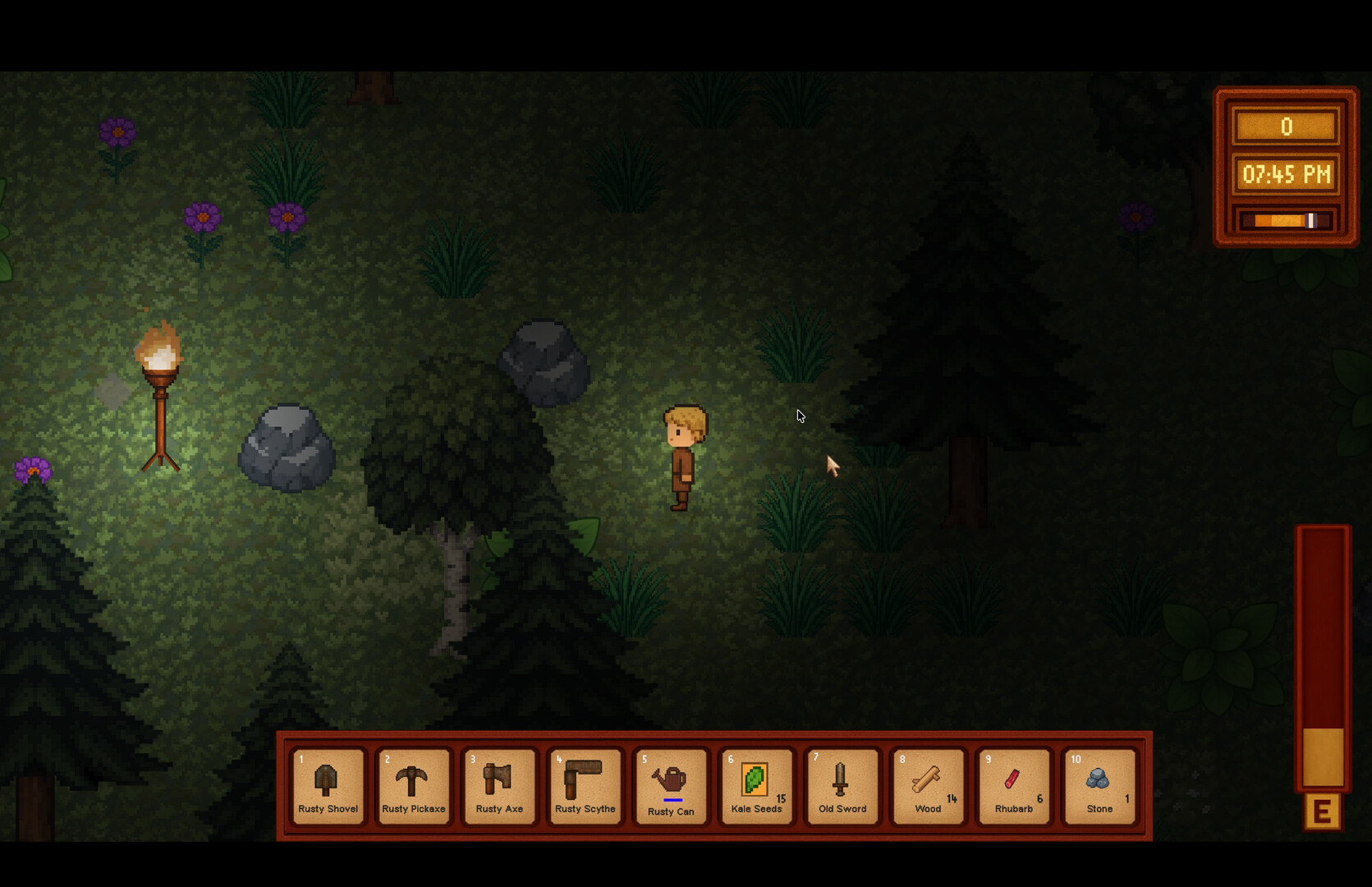This screenshot has width=1372, height=887.
Task: Choose the Kale Seeds slot
Action: click(x=756, y=785)
